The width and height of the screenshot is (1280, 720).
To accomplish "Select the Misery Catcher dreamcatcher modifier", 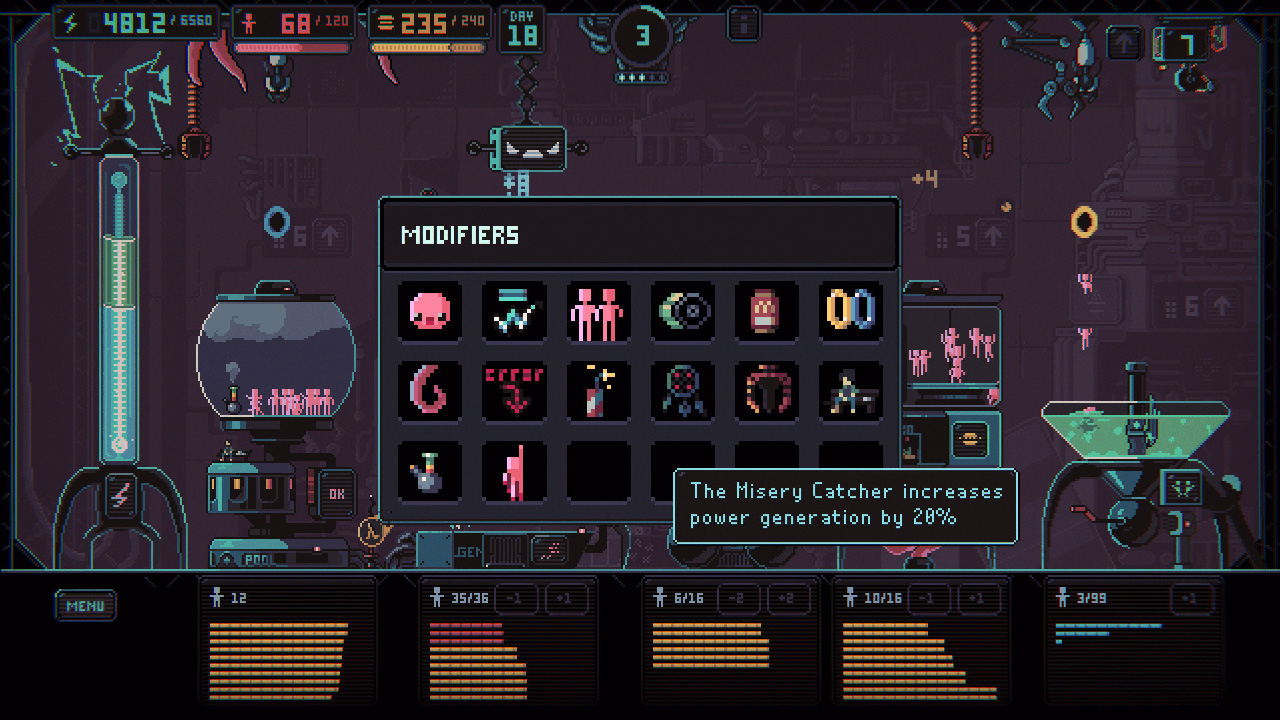I will pos(683,392).
